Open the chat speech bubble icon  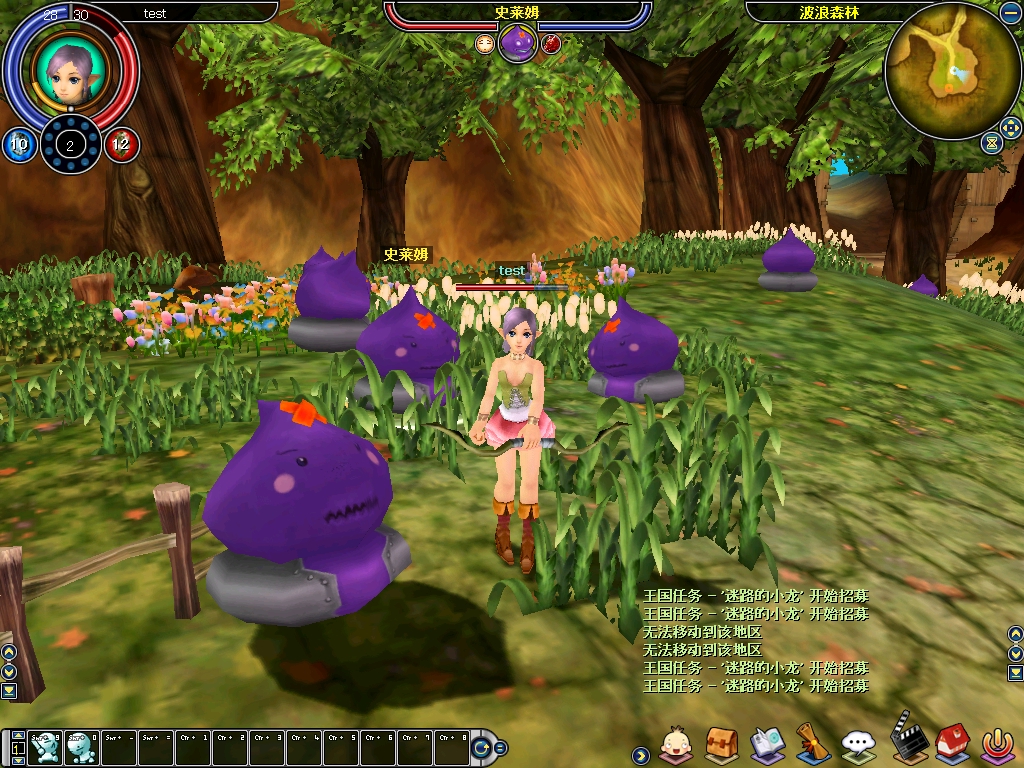click(858, 743)
